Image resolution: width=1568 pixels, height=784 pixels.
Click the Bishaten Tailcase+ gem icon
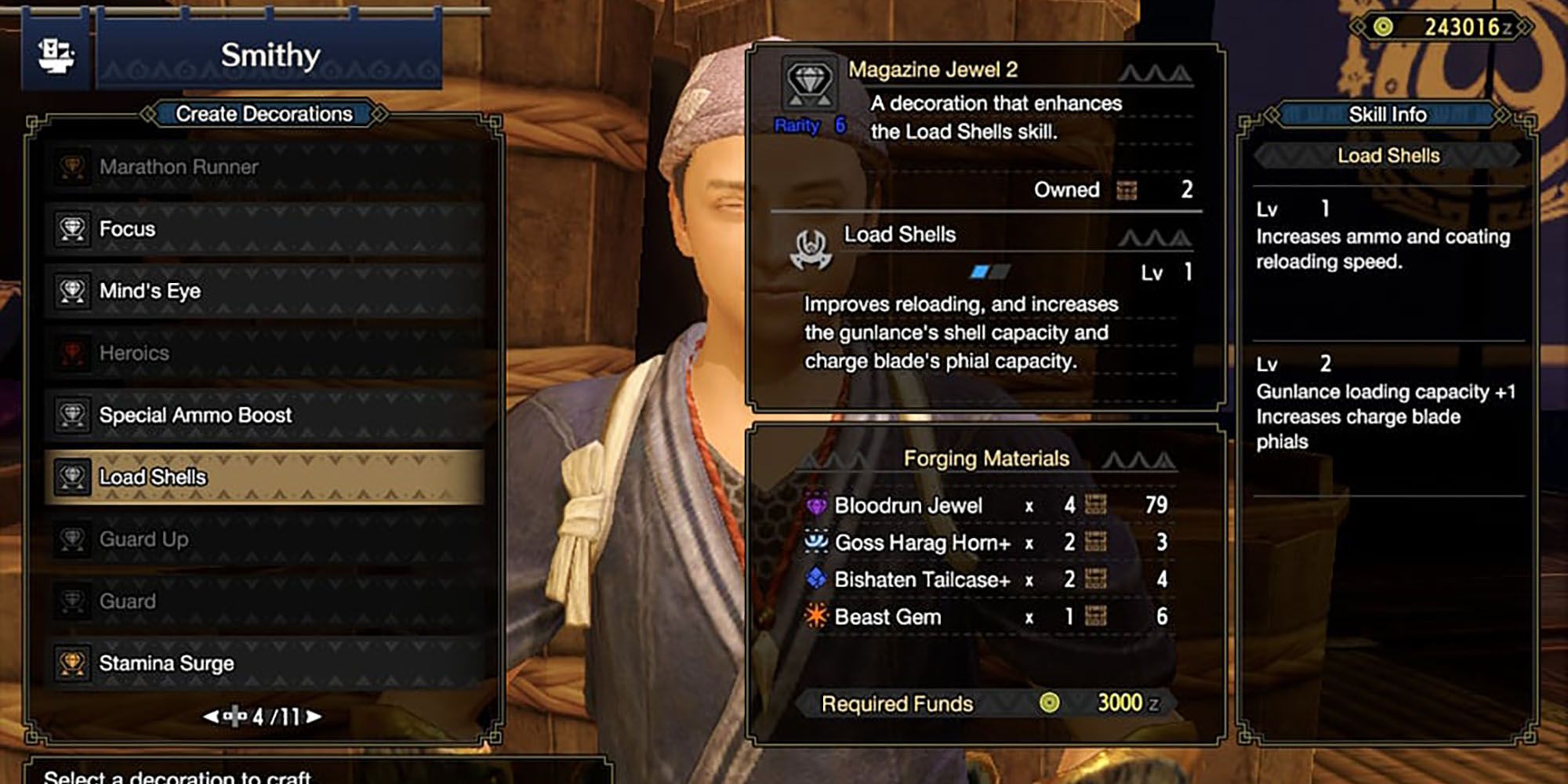point(815,579)
